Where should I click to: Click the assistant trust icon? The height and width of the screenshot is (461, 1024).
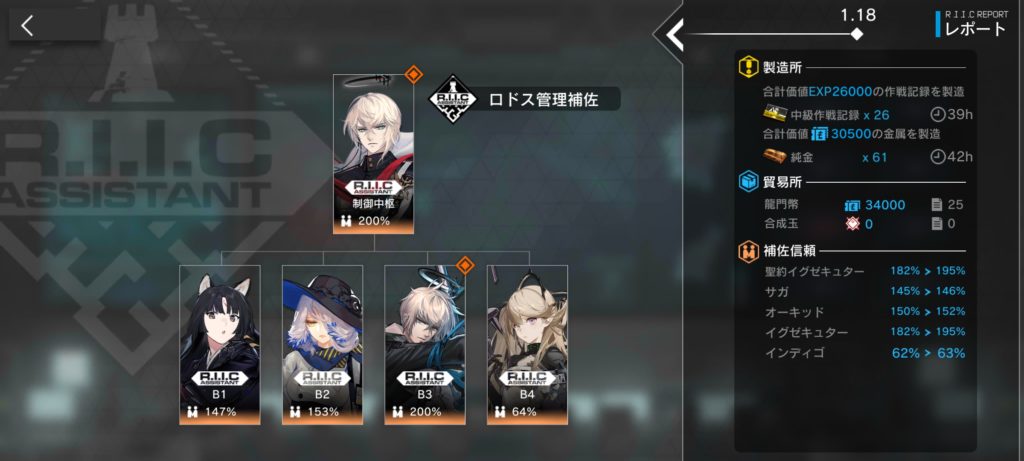(748, 251)
